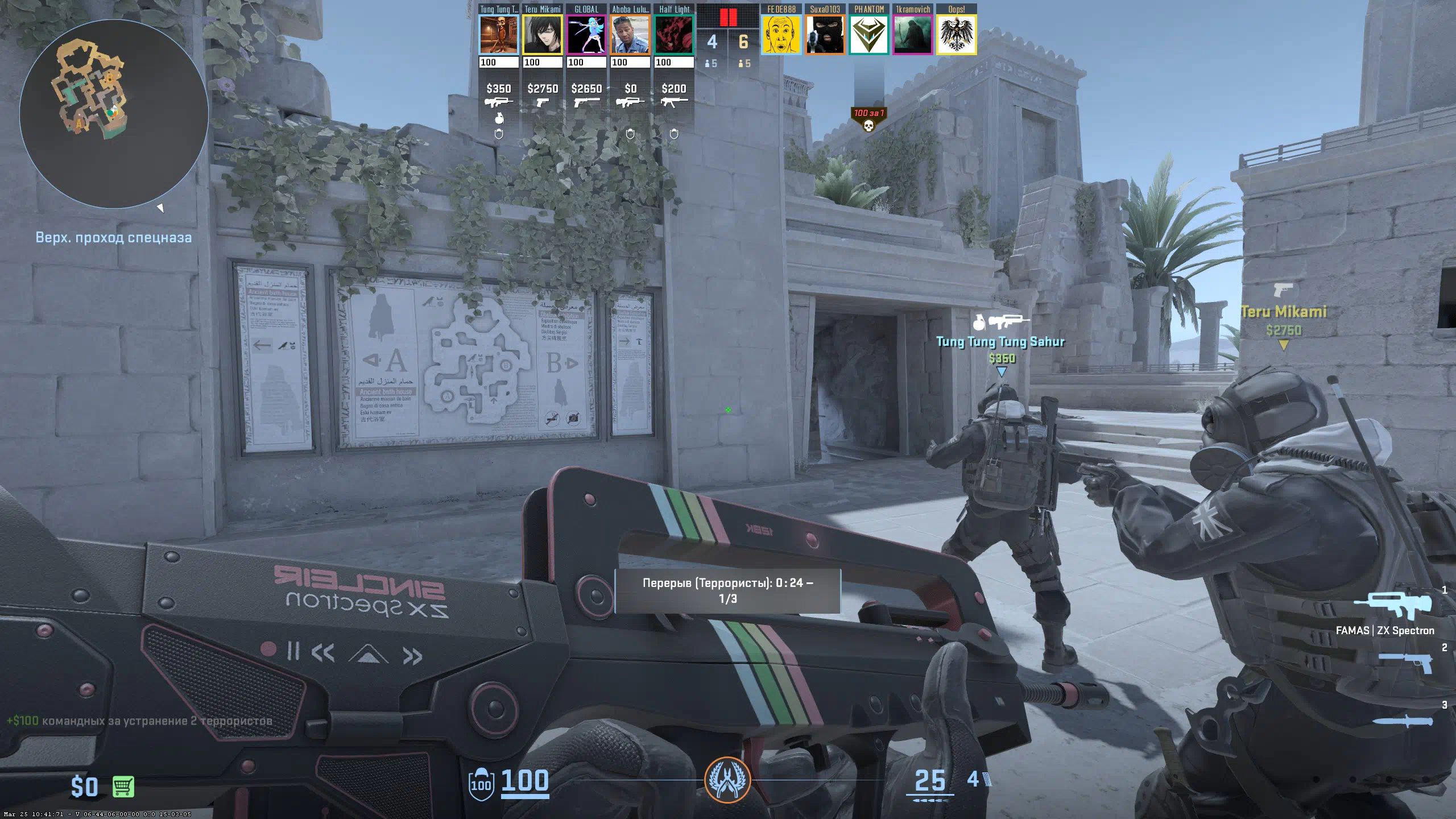Choose the GLOBAL player avatar
This screenshot has height=819, width=1456.
pos(586,35)
